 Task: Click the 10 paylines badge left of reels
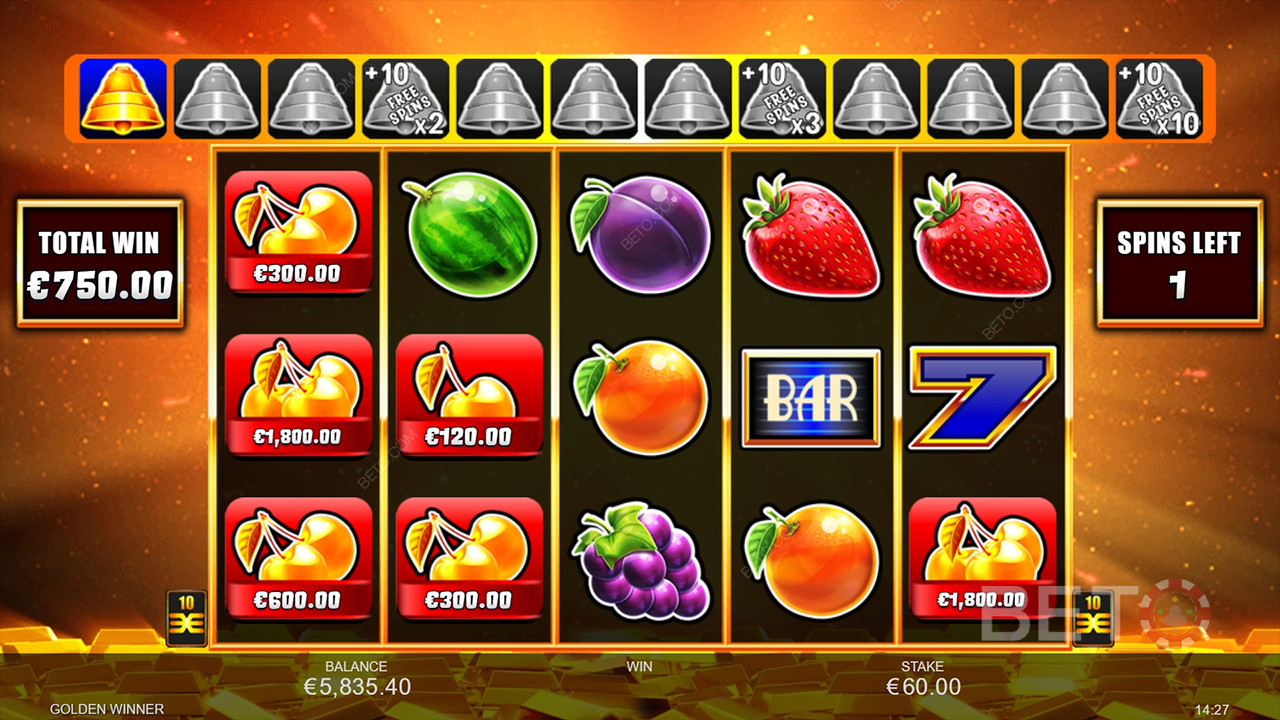pyautogui.click(x=186, y=617)
